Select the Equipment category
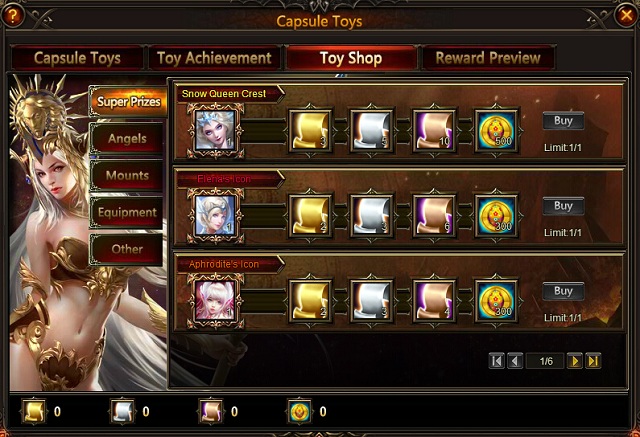Viewport: 640px width, 437px height. point(127,212)
